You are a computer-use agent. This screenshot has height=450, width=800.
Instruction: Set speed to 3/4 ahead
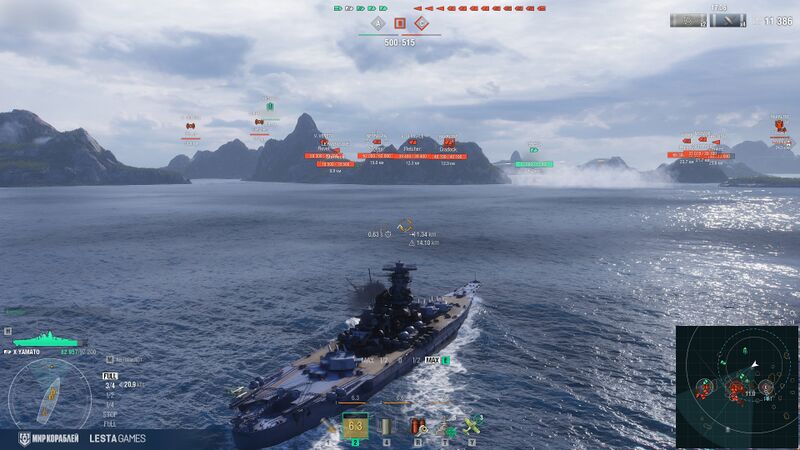click(110, 384)
